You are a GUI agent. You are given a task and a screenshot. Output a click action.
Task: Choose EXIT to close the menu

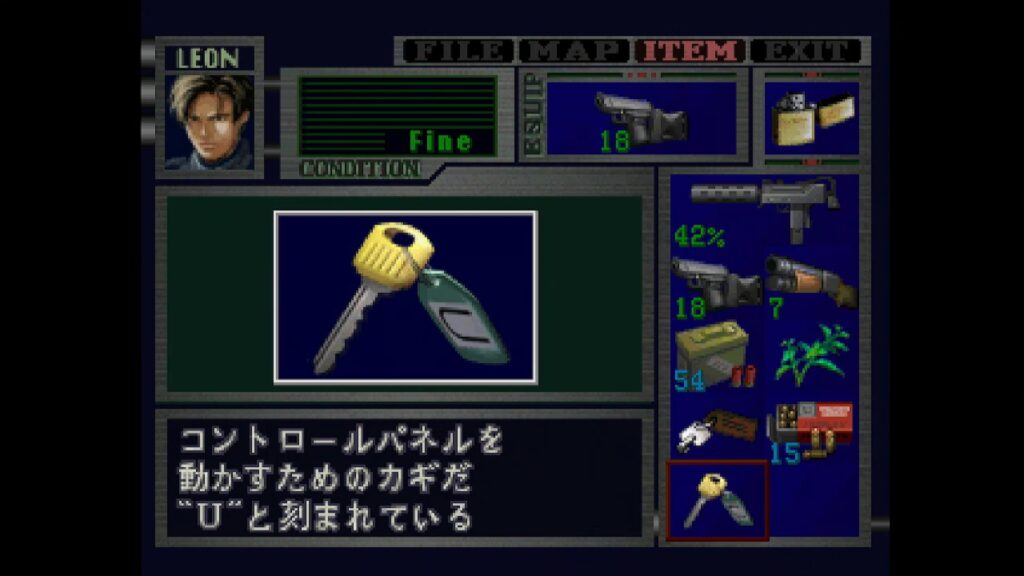pyautogui.click(x=808, y=51)
